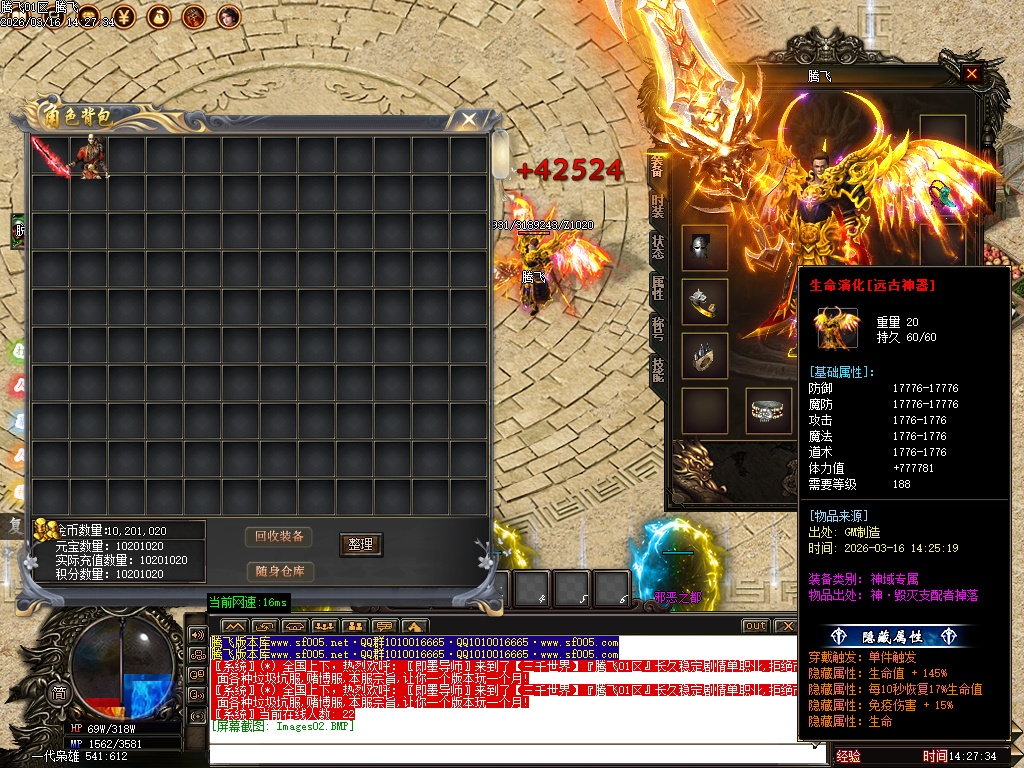Open the money bag icon at top
The height and width of the screenshot is (768, 1024).
tap(160, 15)
